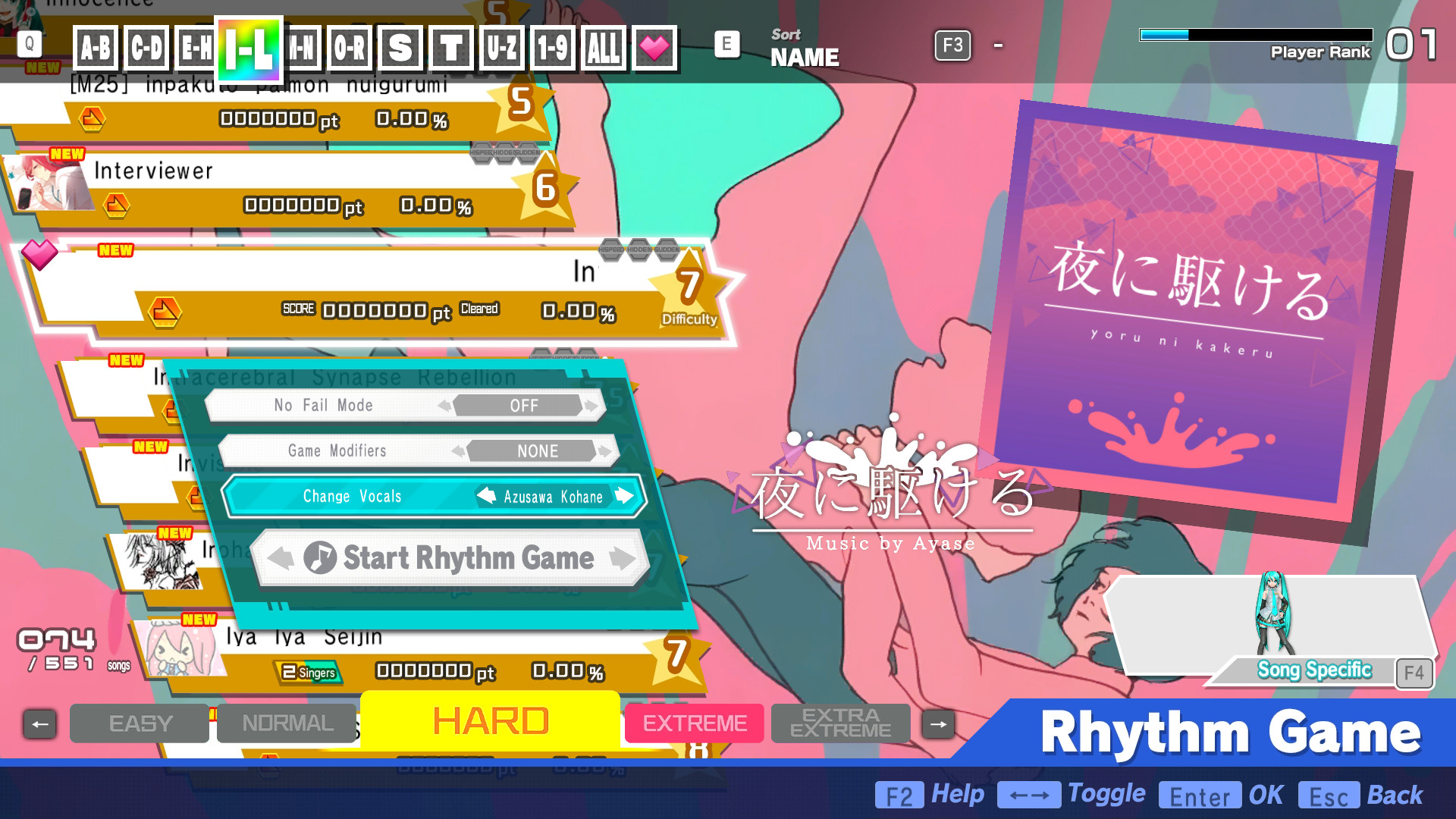Screen dimensions: 1456x819
Task: Select the HISPEED modifier hexagon icon
Action: point(611,250)
